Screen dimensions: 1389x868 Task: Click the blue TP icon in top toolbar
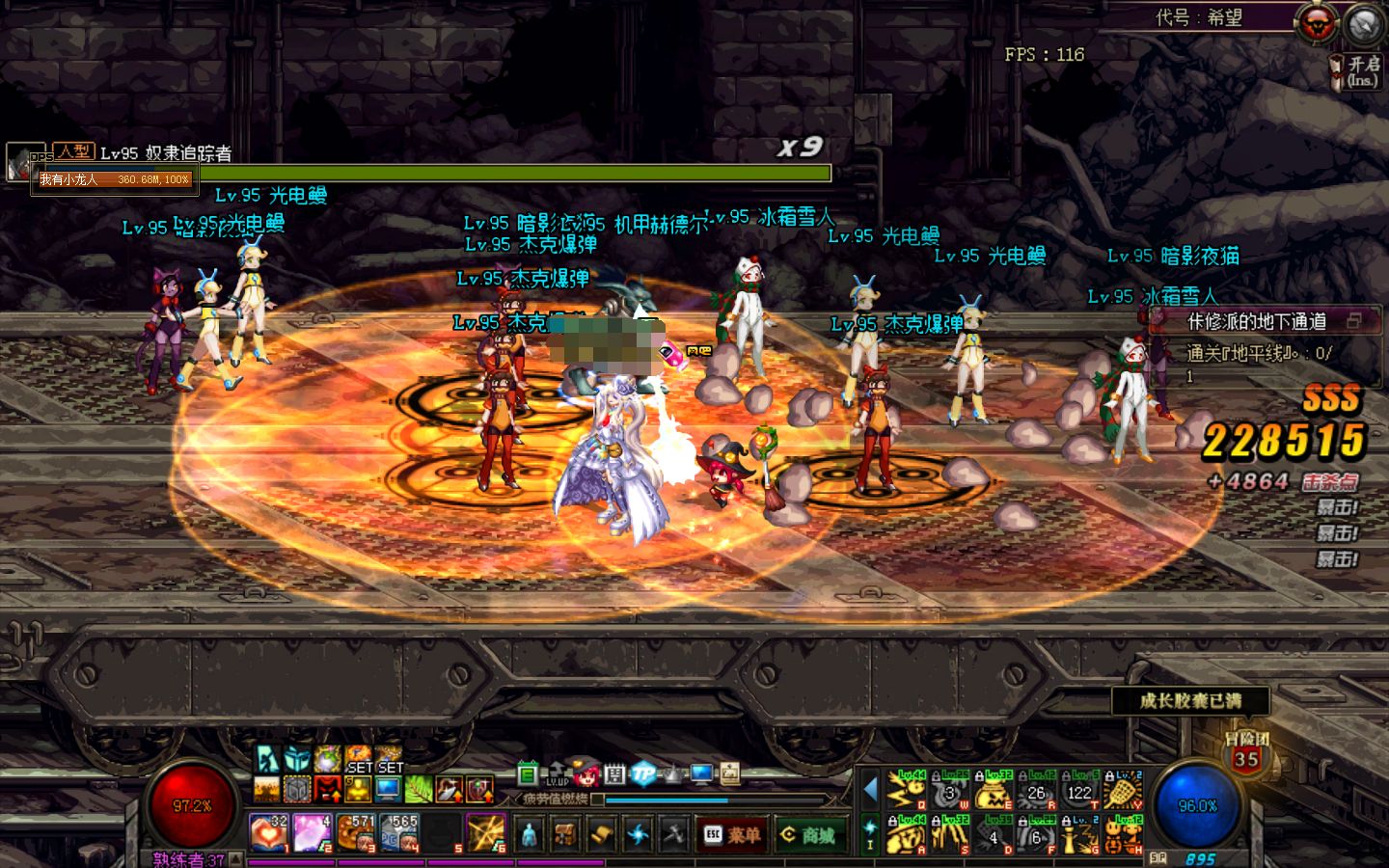pyautogui.click(x=643, y=773)
